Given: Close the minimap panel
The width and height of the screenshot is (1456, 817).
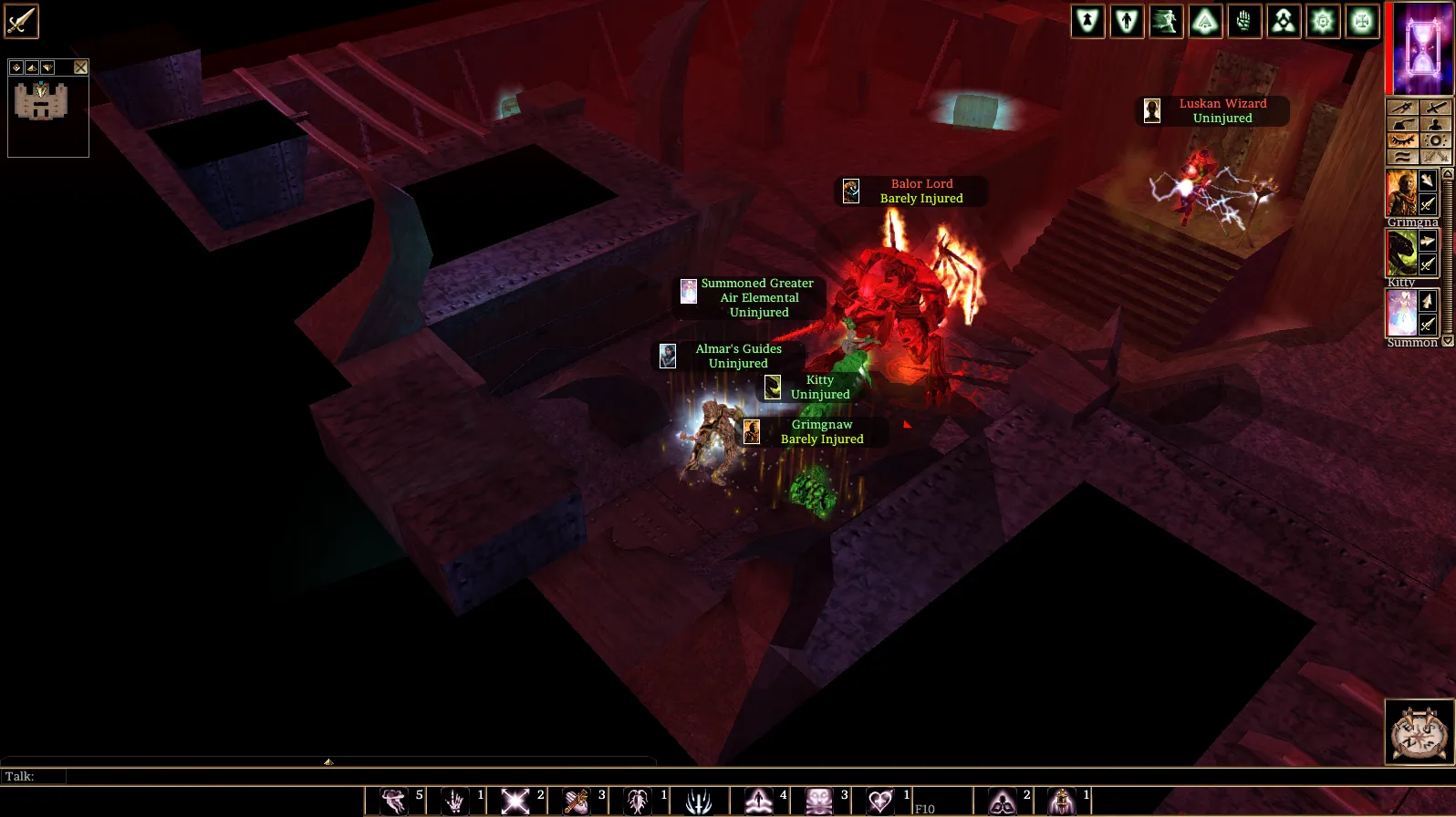Looking at the screenshot, I should pyautogui.click(x=81, y=67).
